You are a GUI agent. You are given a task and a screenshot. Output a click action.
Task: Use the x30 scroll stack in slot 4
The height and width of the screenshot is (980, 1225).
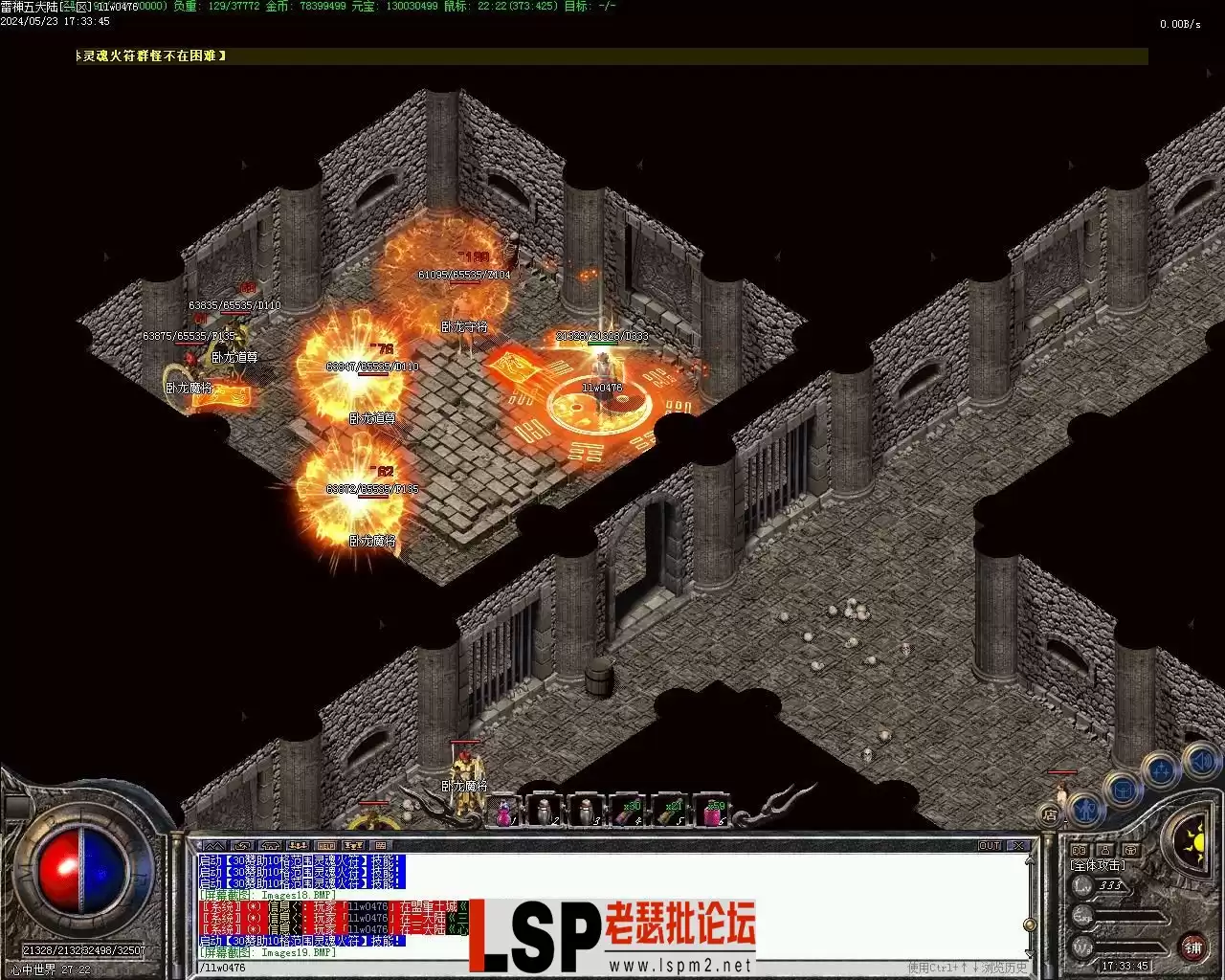tap(627, 813)
